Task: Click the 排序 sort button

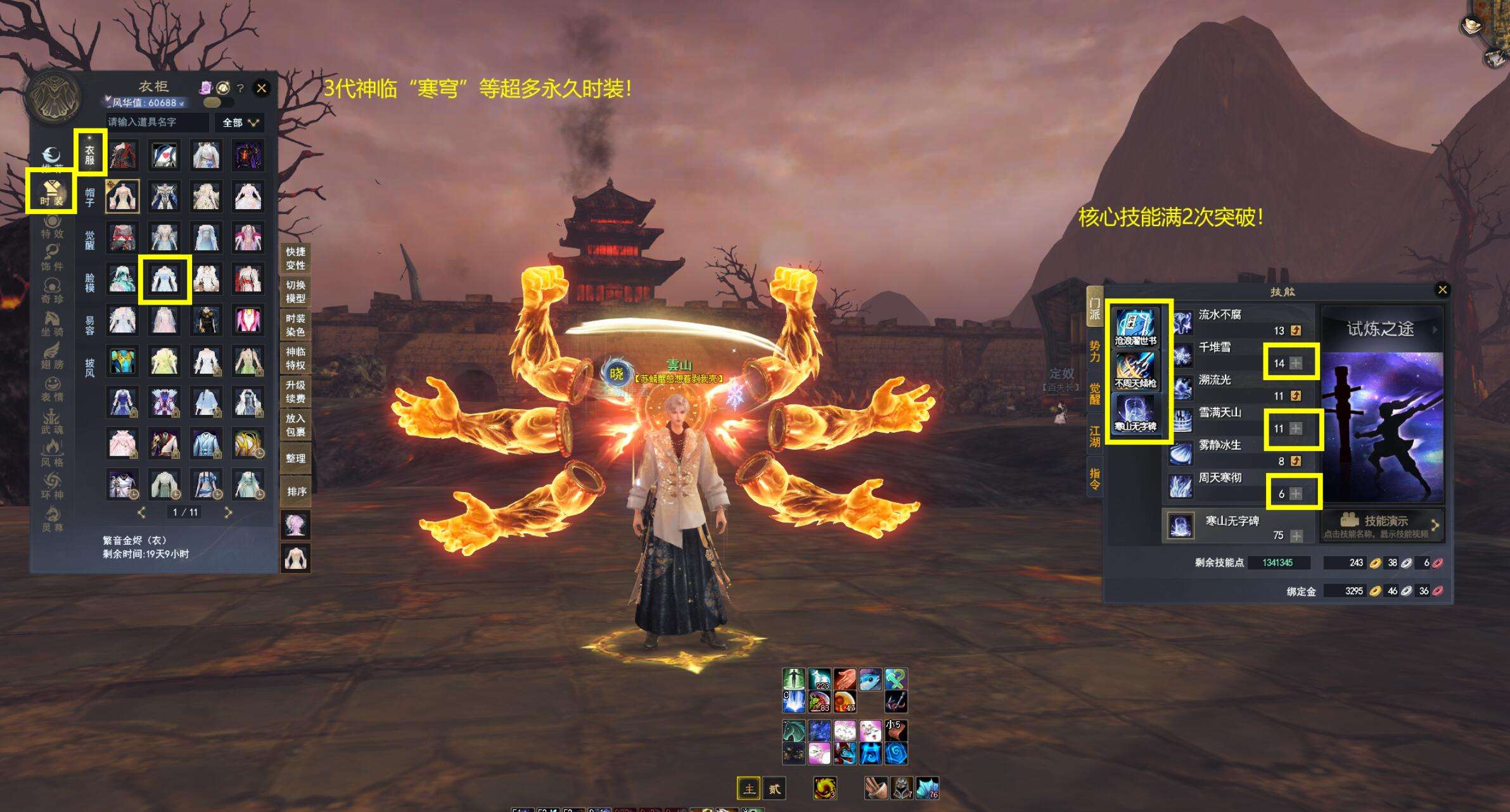Action: click(295, 492)
